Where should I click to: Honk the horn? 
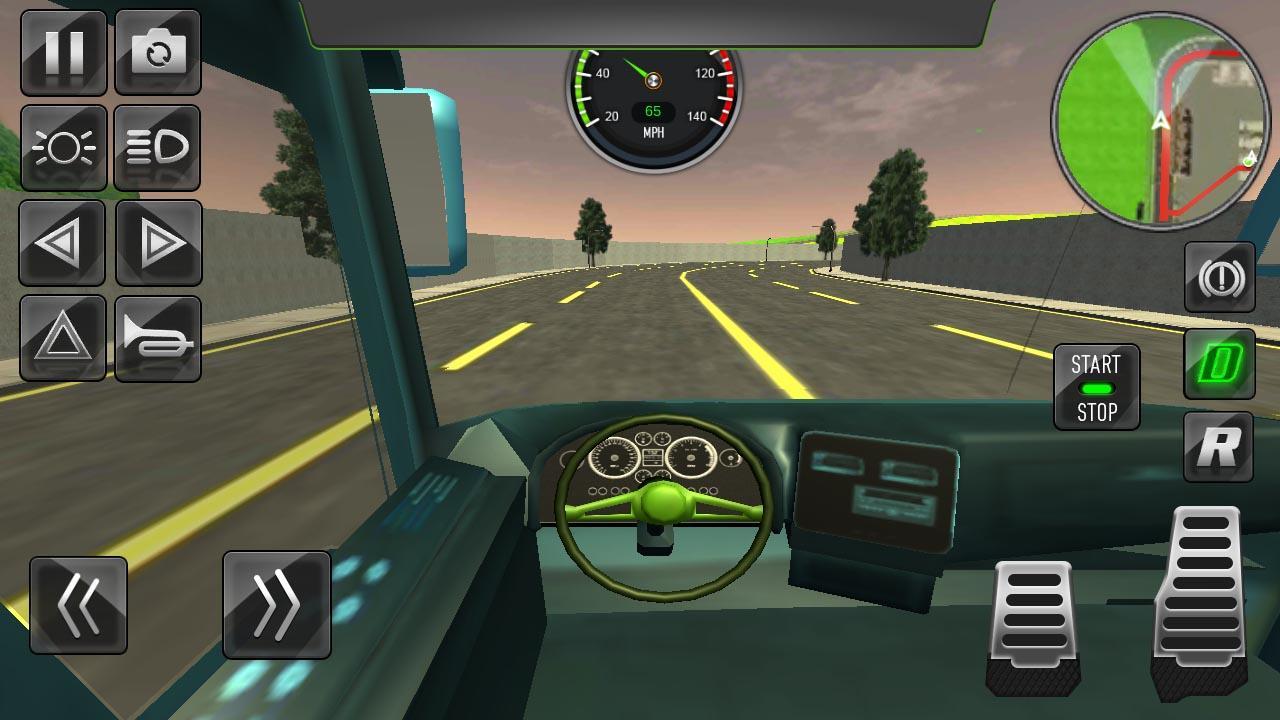click(x=158, y=338)
